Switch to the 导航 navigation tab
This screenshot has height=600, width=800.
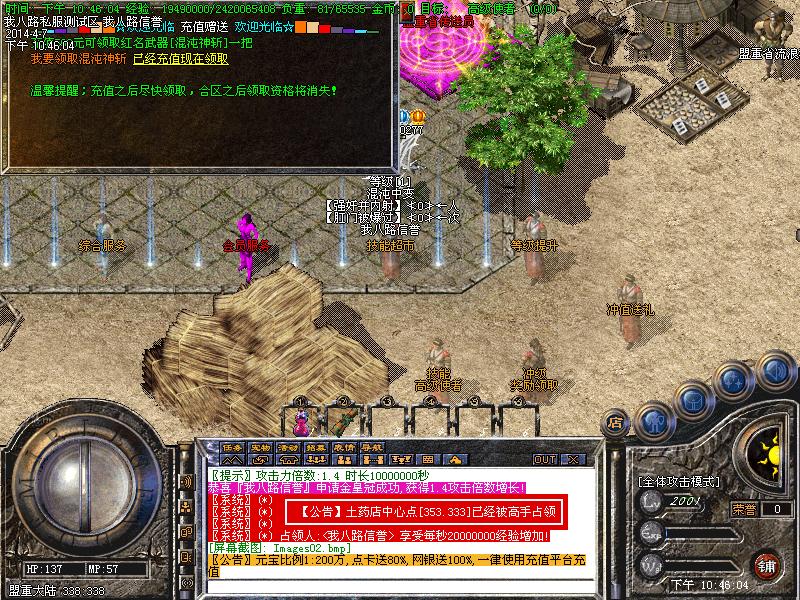click(373, 447)
